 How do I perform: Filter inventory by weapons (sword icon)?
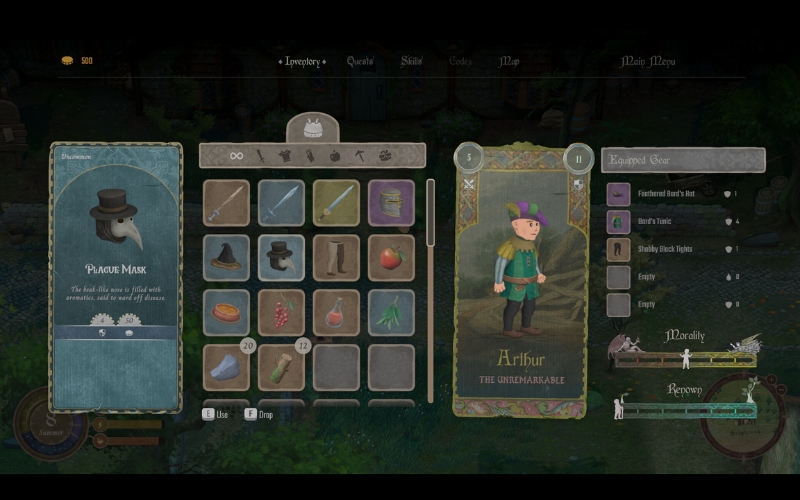click(261, 155)
